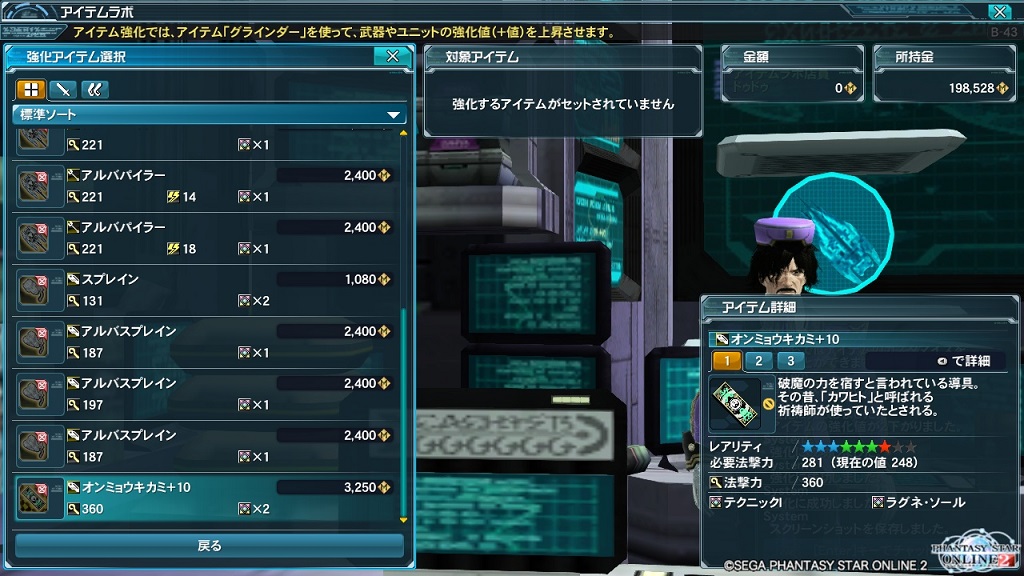The width and height of the screenshot is (1024, 576).
Task: Close the 強化アイテム選択 panel
Action: coord(392,57)
